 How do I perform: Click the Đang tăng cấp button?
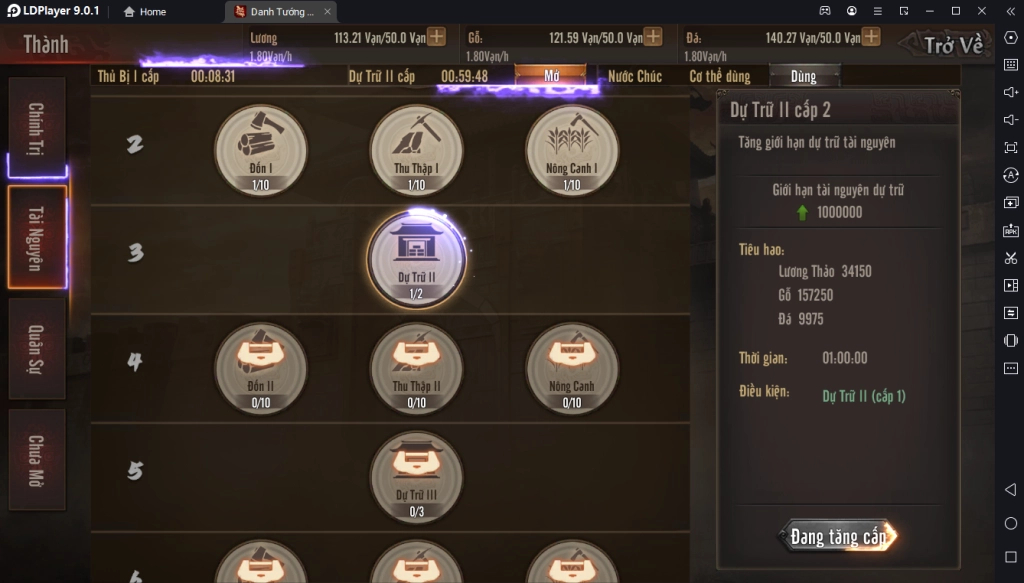click(838, 537)
